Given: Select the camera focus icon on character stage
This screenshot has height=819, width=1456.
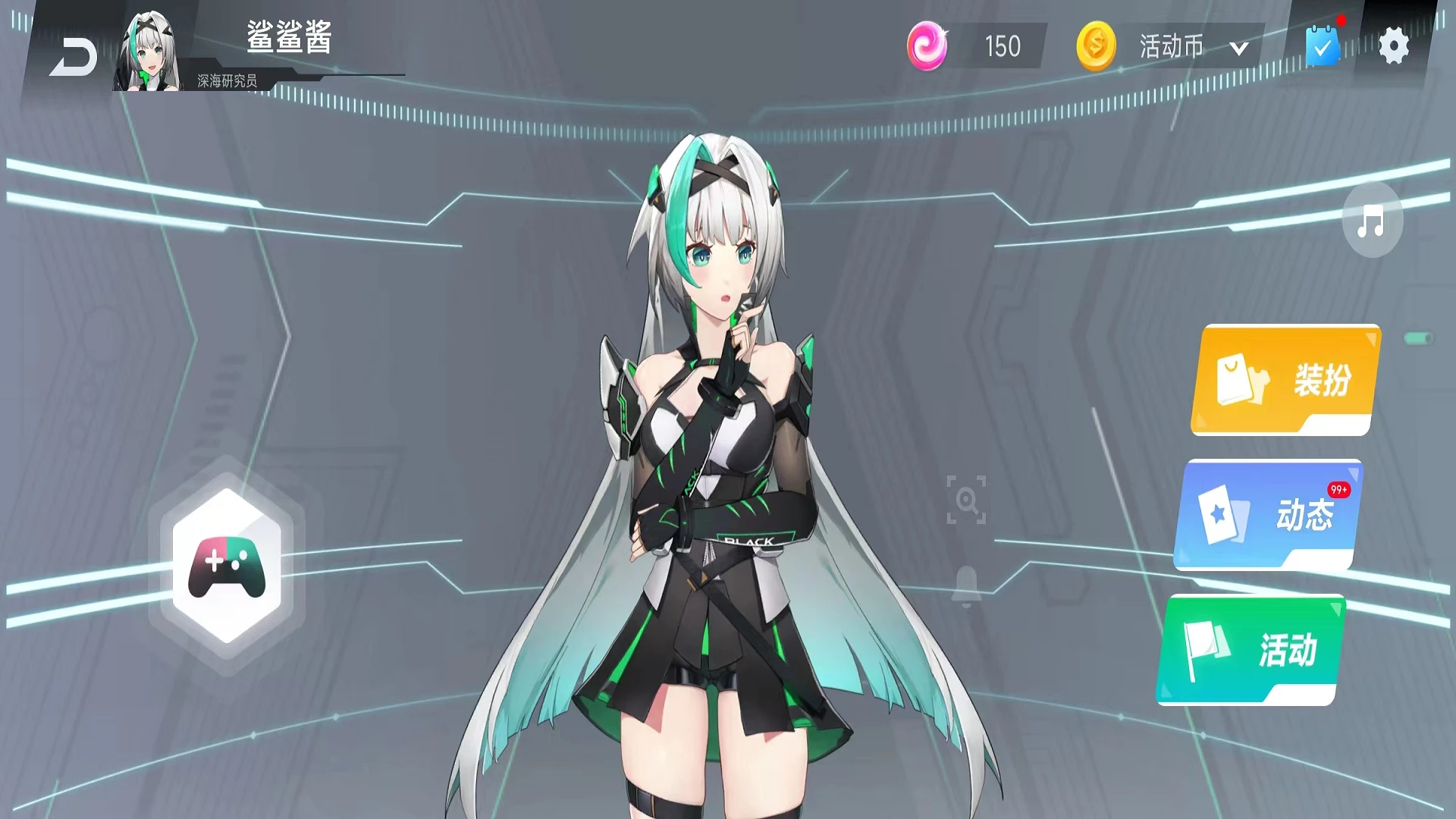Looking at the screenshot, I should [965, 500].
